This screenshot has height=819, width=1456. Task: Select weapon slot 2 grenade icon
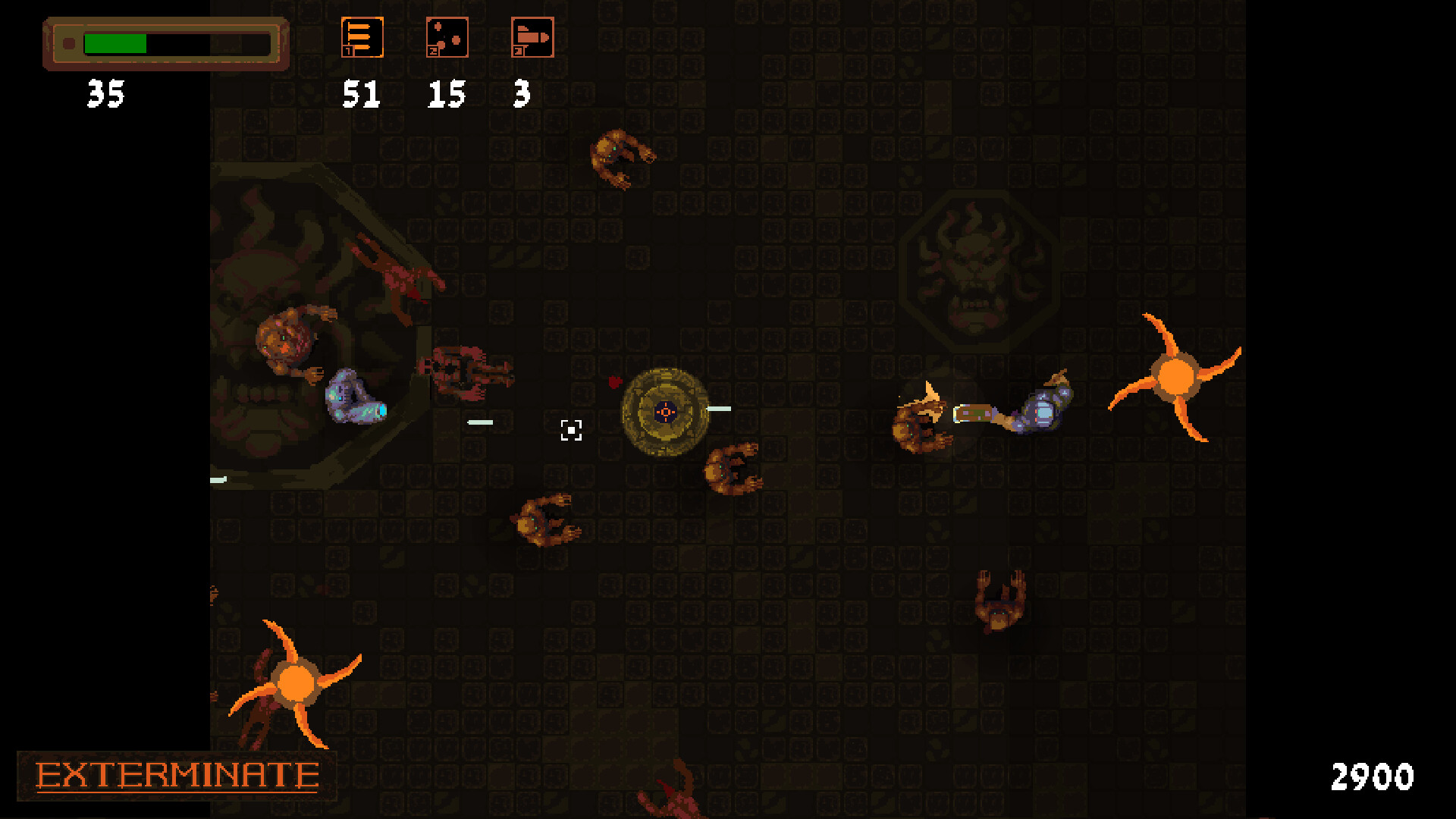[447, 36]
